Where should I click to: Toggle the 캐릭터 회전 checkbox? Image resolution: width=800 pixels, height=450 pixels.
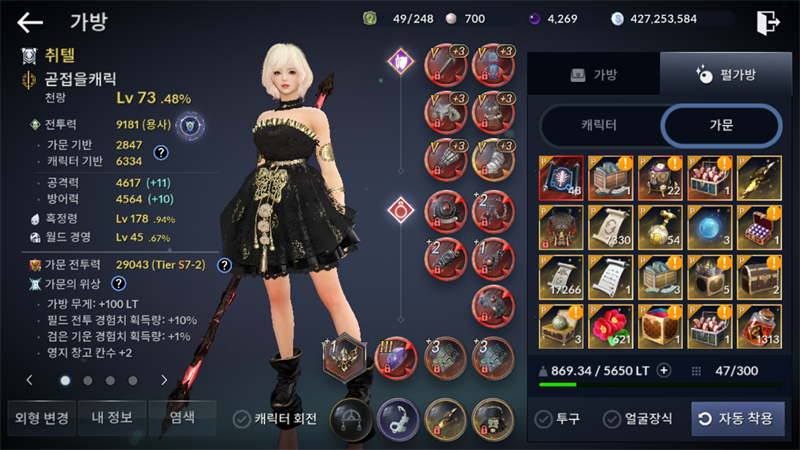pos(242,419)
